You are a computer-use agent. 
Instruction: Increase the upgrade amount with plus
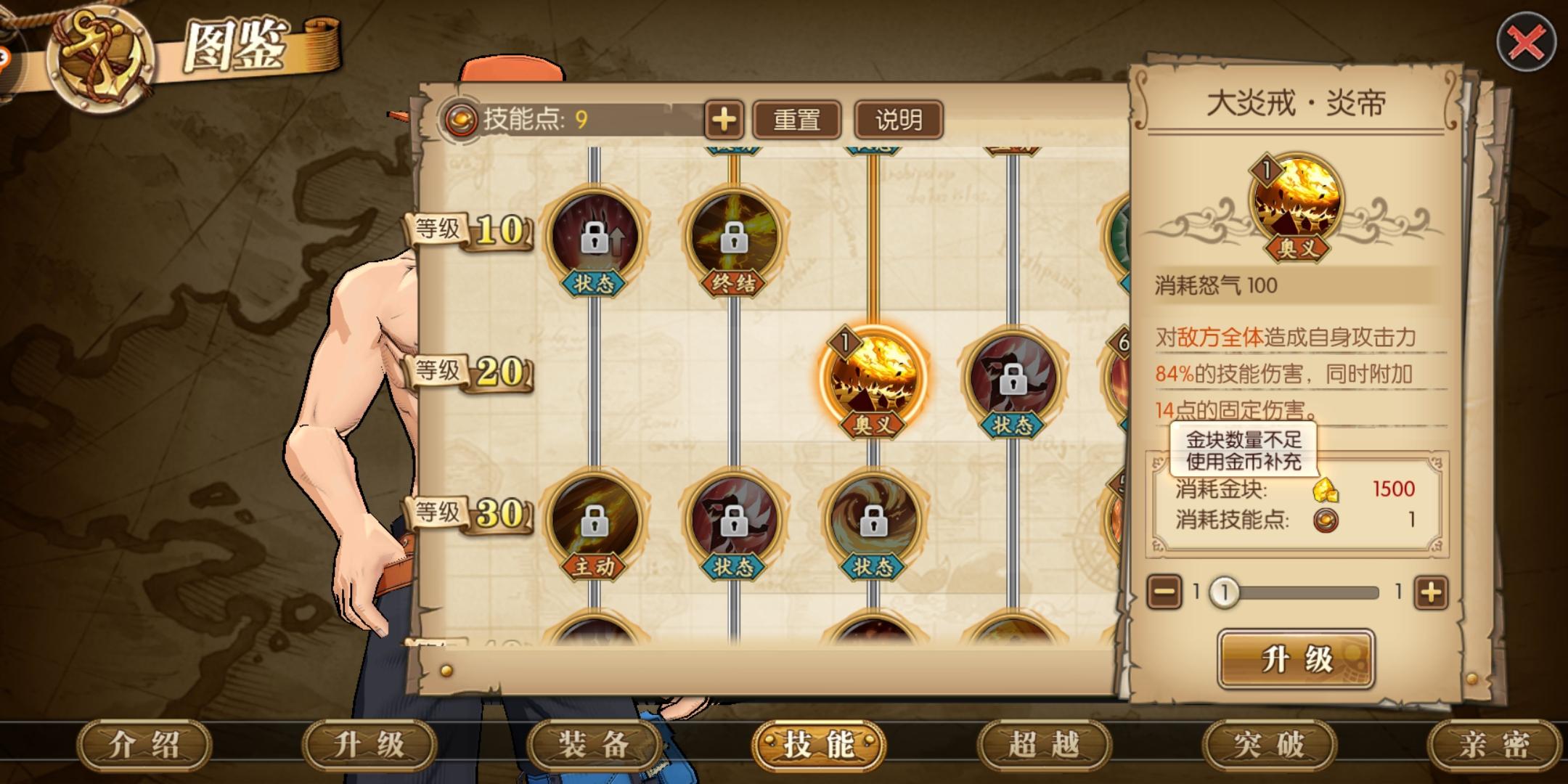(1430, 592)
